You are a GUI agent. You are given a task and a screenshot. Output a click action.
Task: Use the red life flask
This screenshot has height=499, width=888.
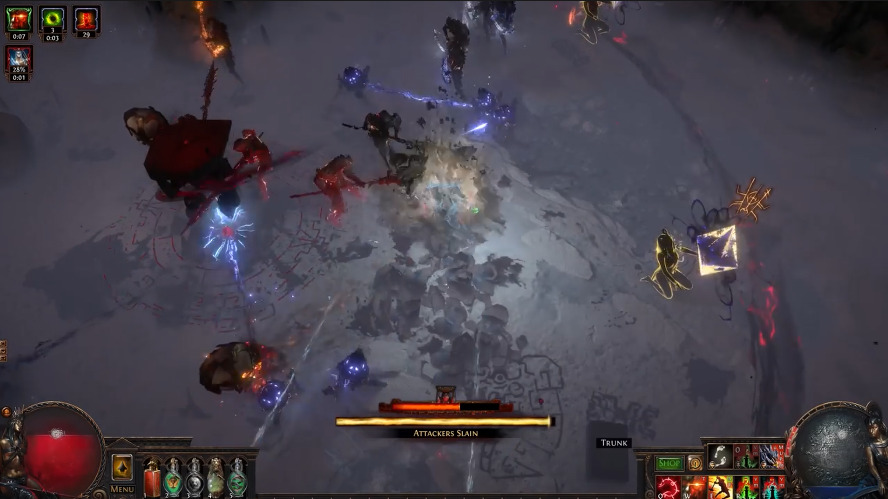(151, 476)
